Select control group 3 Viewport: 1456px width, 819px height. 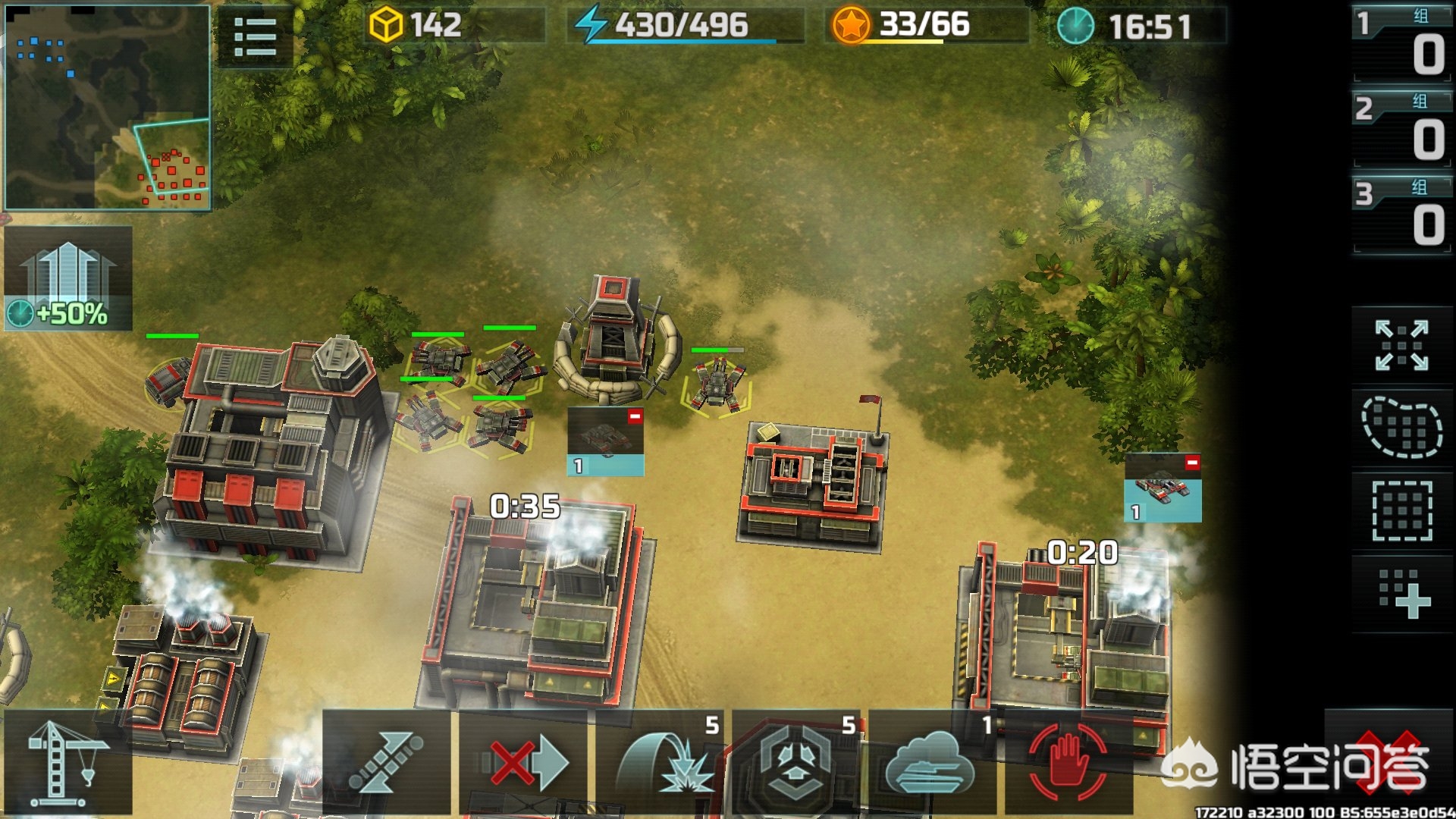coord(1401,215)
